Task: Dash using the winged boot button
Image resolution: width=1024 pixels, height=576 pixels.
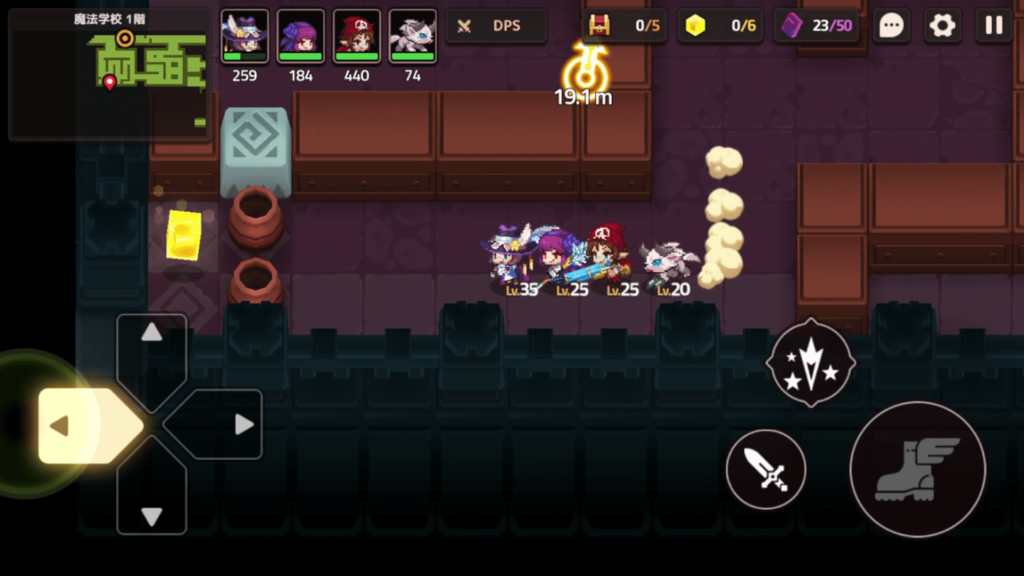Action: coord(917,469)
